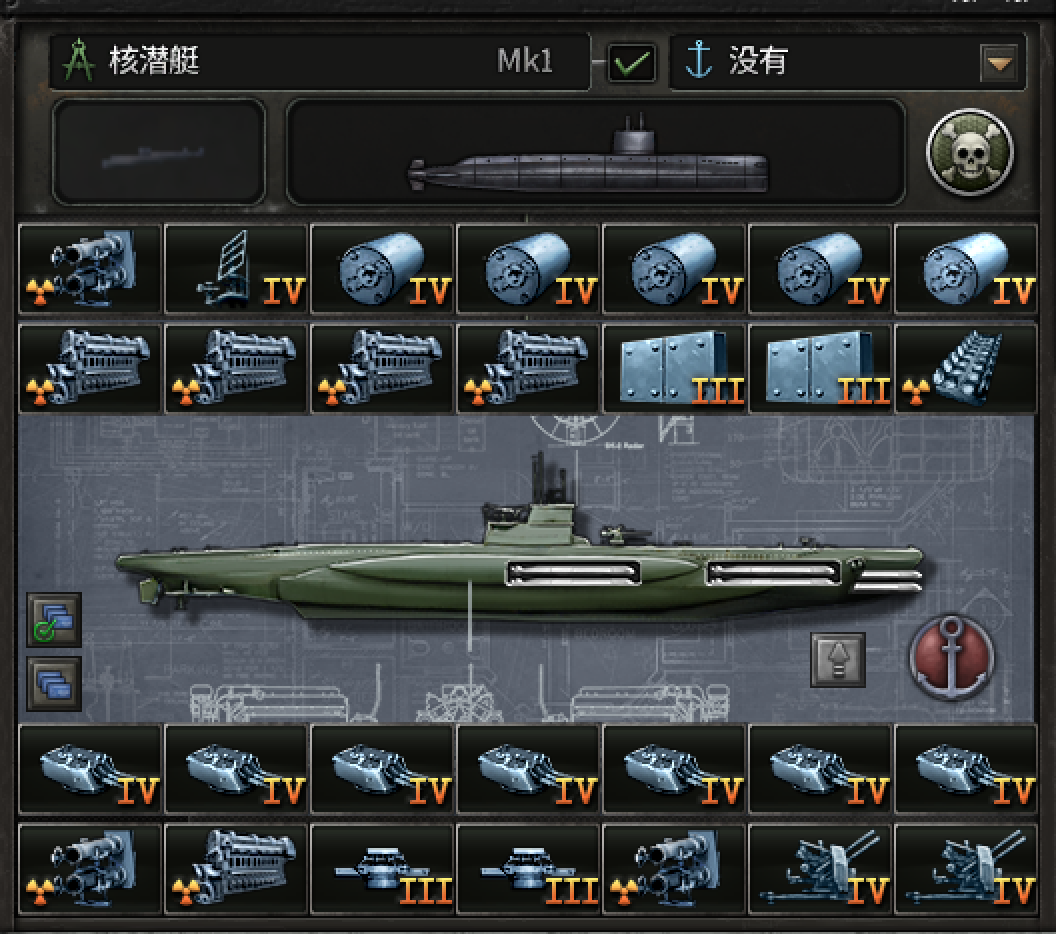This screenshot has width=1056, height=934.
Task: Click the grey upward arrow button
Action: (838, 660)
